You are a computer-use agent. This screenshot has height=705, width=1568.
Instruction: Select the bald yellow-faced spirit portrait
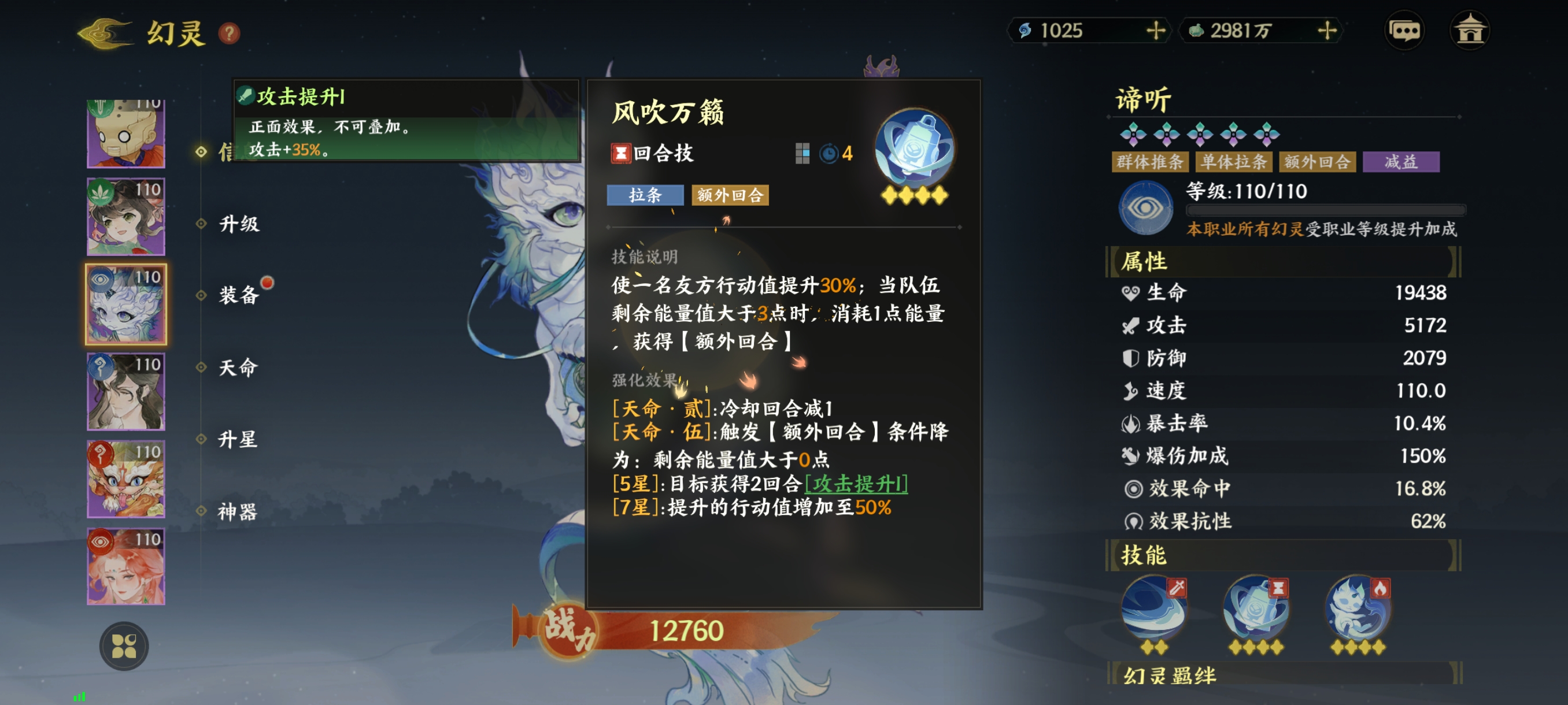point(126,133)
